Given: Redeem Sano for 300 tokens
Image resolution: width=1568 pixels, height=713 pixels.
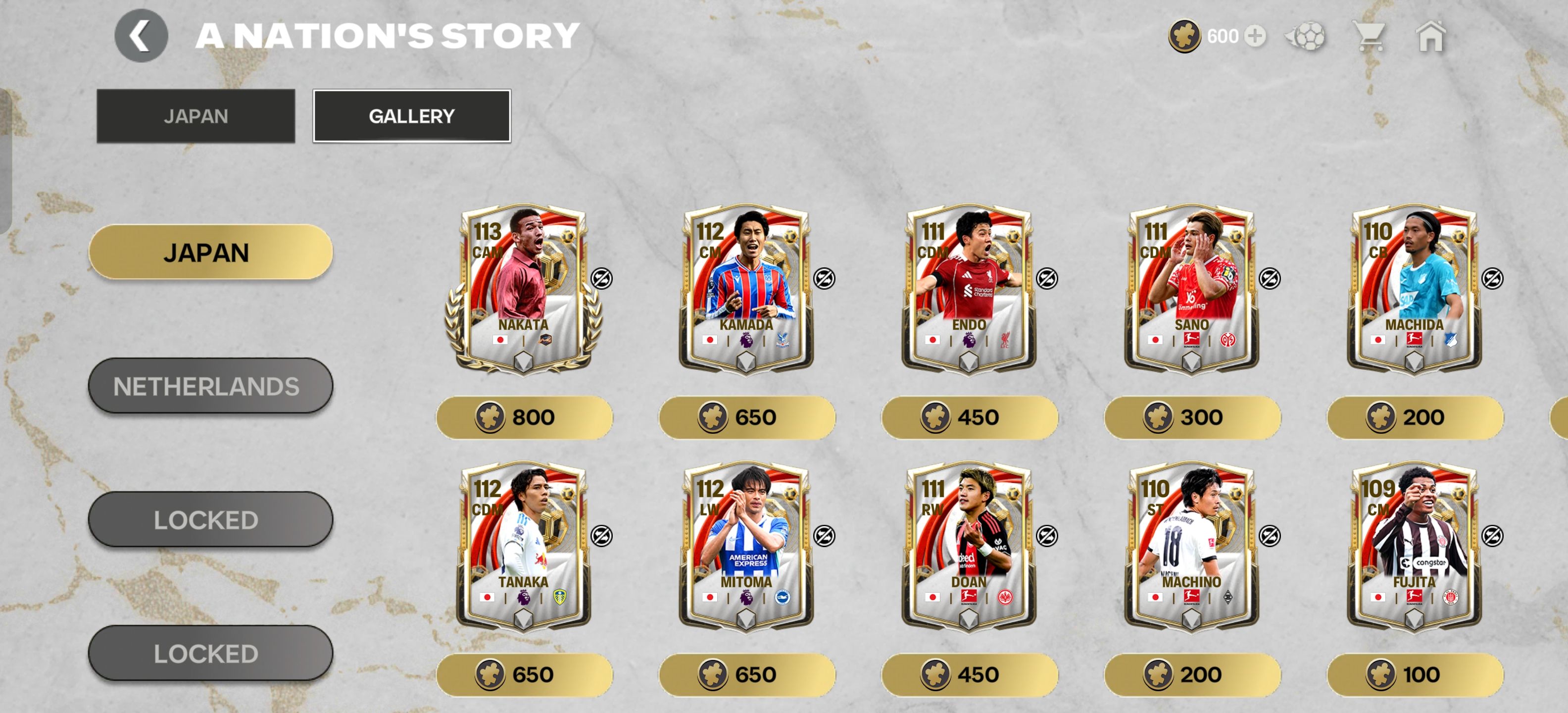Looking at the screenshot, I should click(x=1192, y=418).
